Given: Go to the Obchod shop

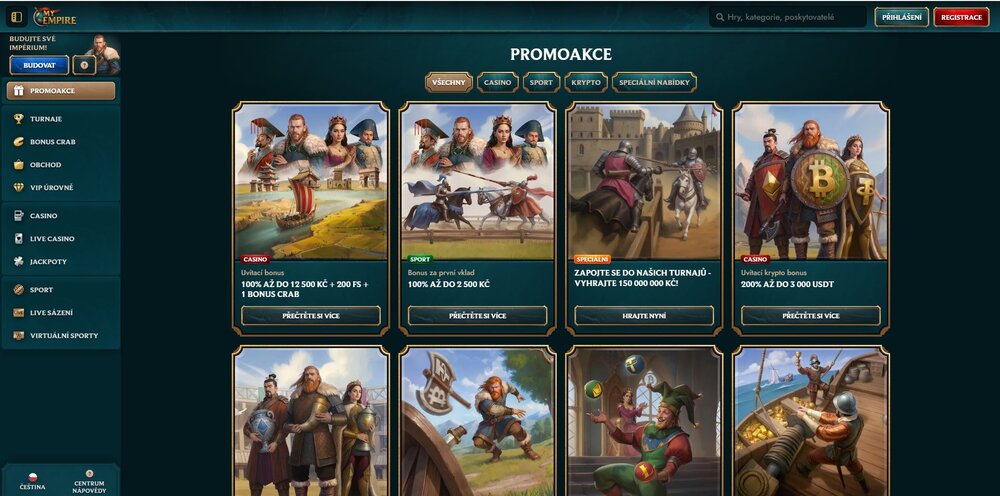Looking at the screenshot, I should [45, 164].
